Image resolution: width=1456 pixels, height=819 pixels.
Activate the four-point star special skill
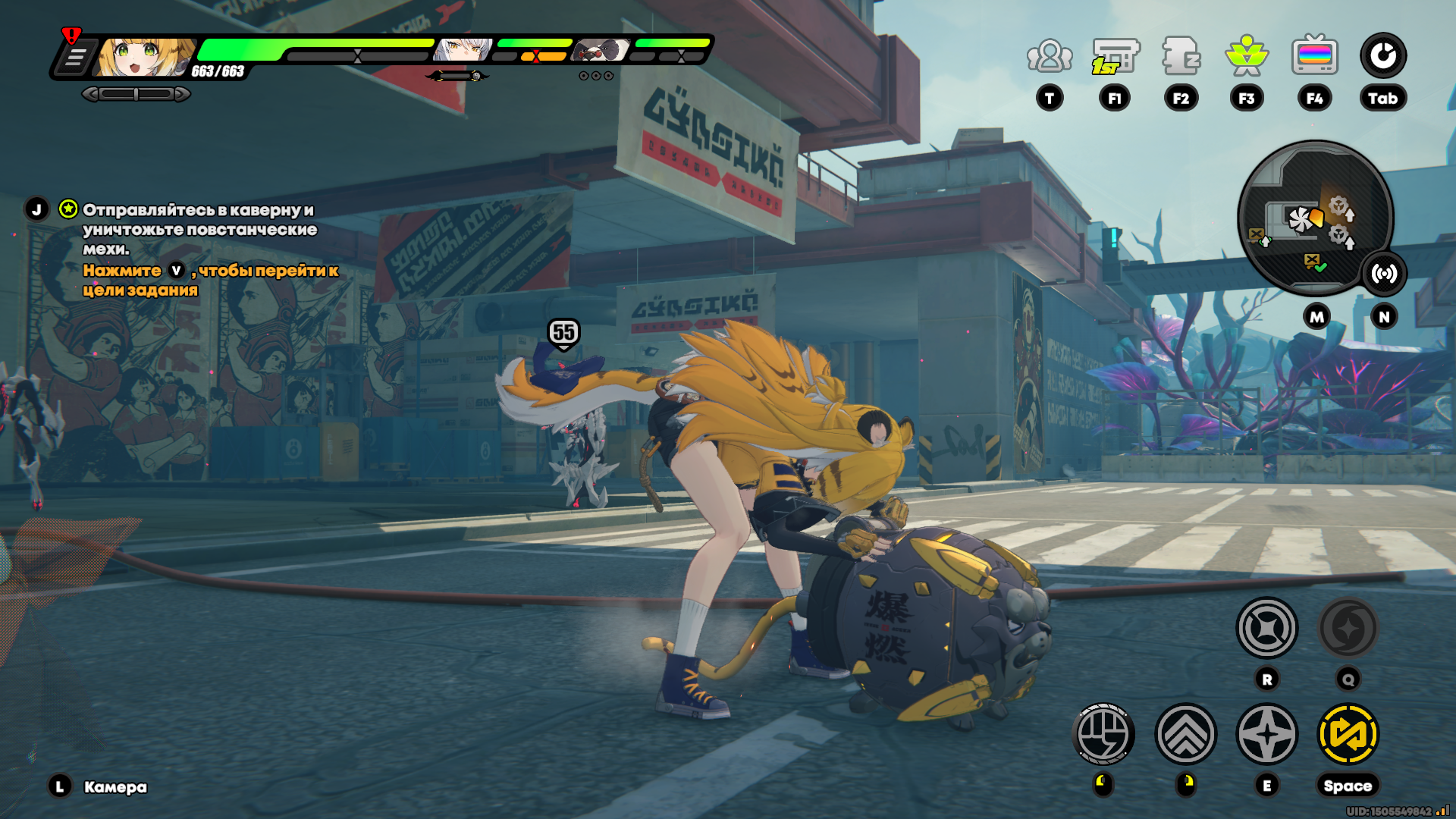(1266, 734)
